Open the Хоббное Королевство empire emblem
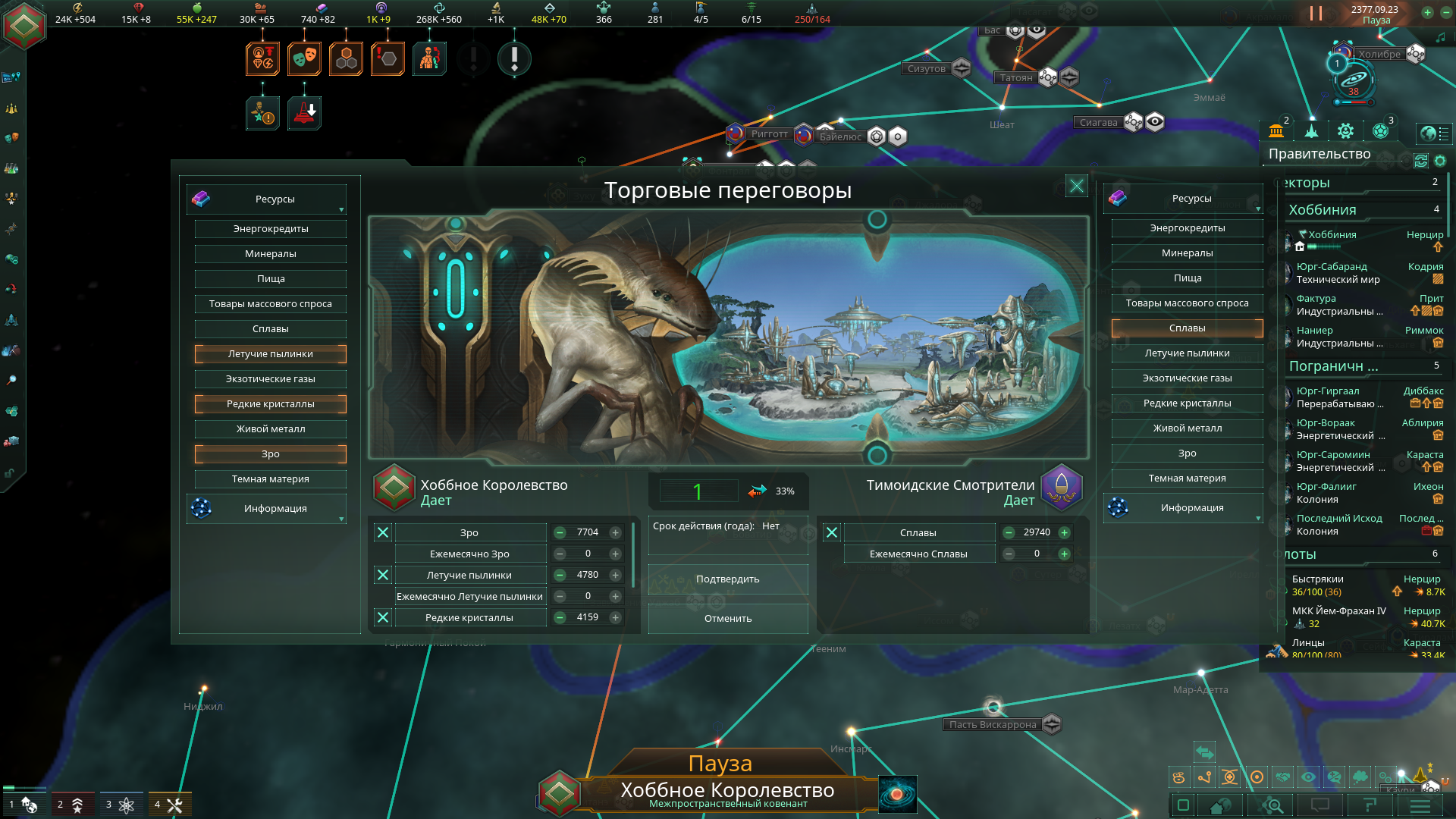 (24, 26)
